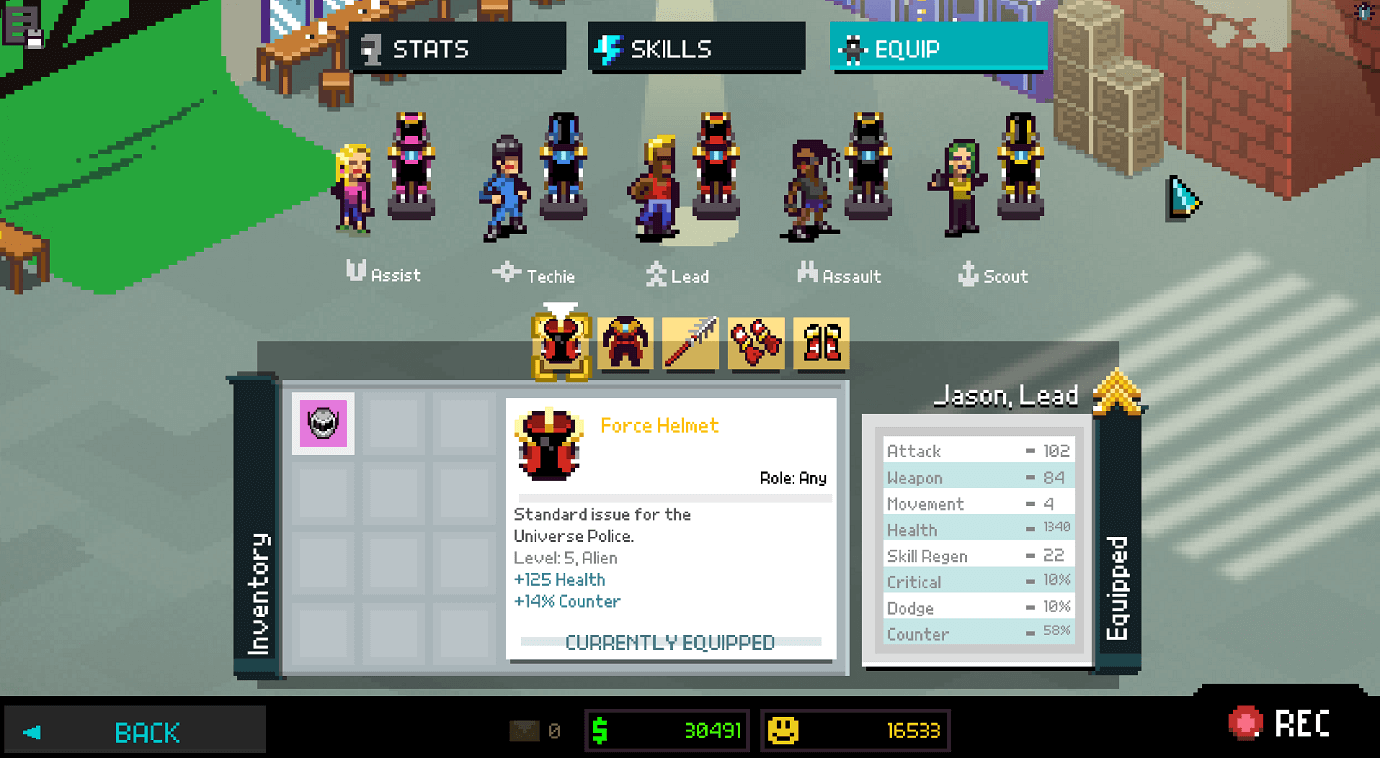Select the helmet item in the inventory grid
This screenshot has width=1380, height=758.
(322, 423)
